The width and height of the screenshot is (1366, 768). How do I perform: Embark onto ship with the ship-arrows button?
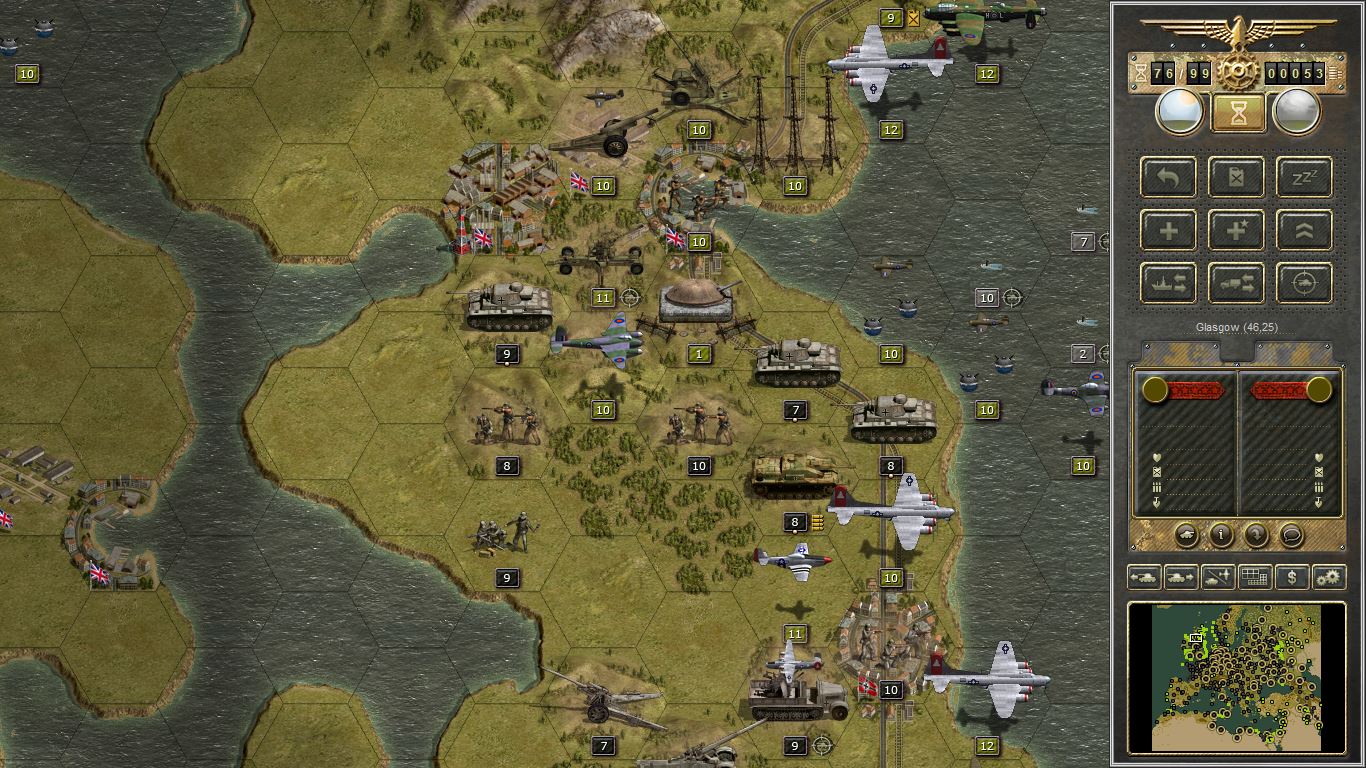[x=1168, y=283]
